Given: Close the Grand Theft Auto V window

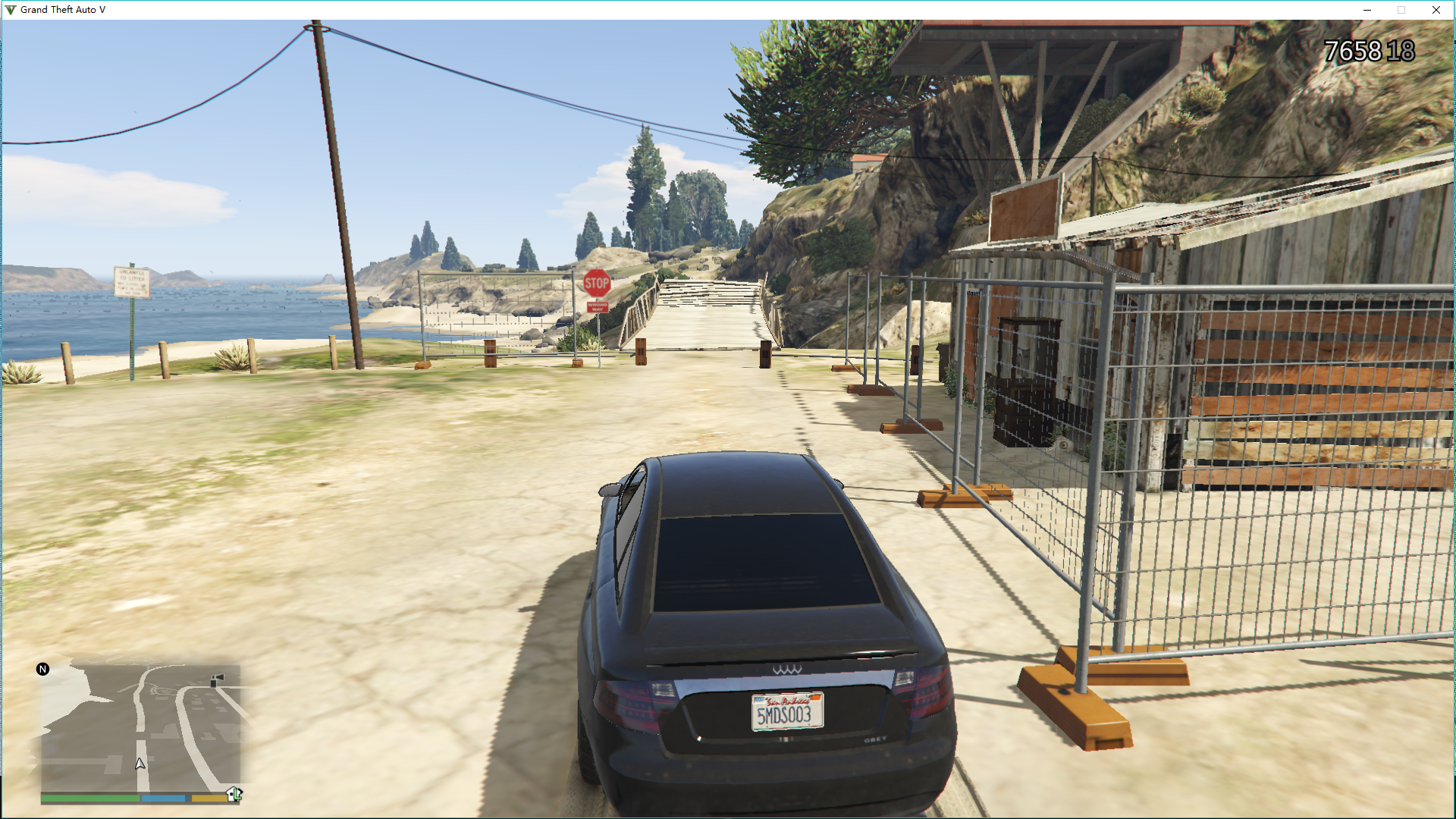Looking at the screenshot, I should pos(1436,10).
